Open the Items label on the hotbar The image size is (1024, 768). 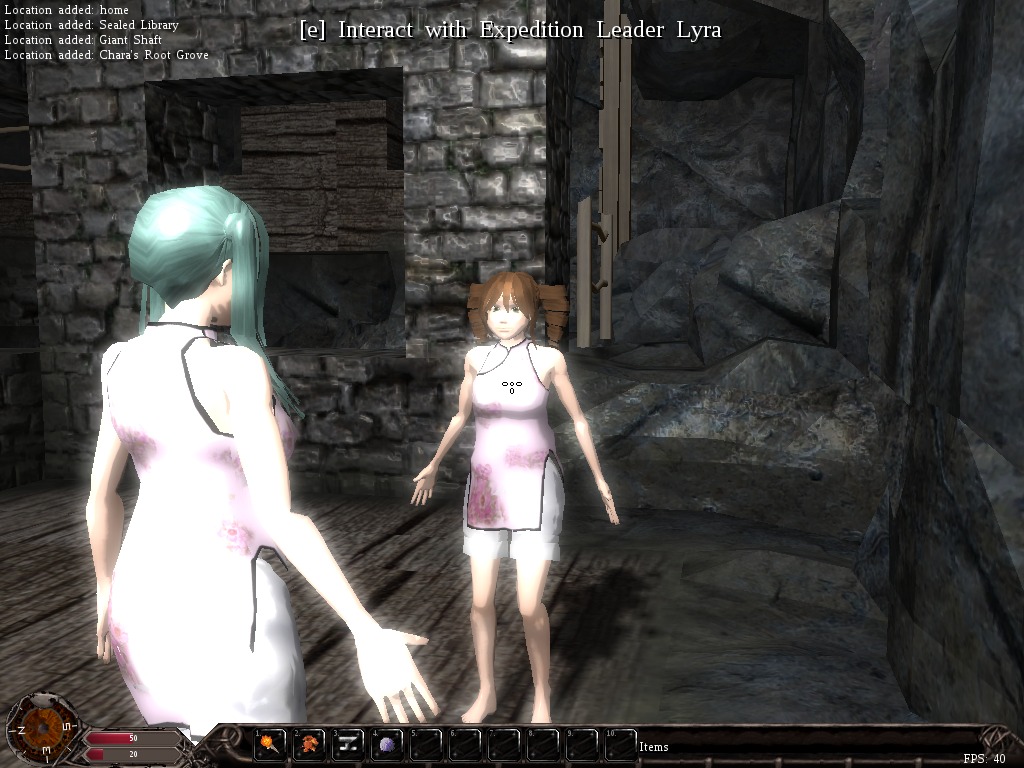[x=654, y=747]
